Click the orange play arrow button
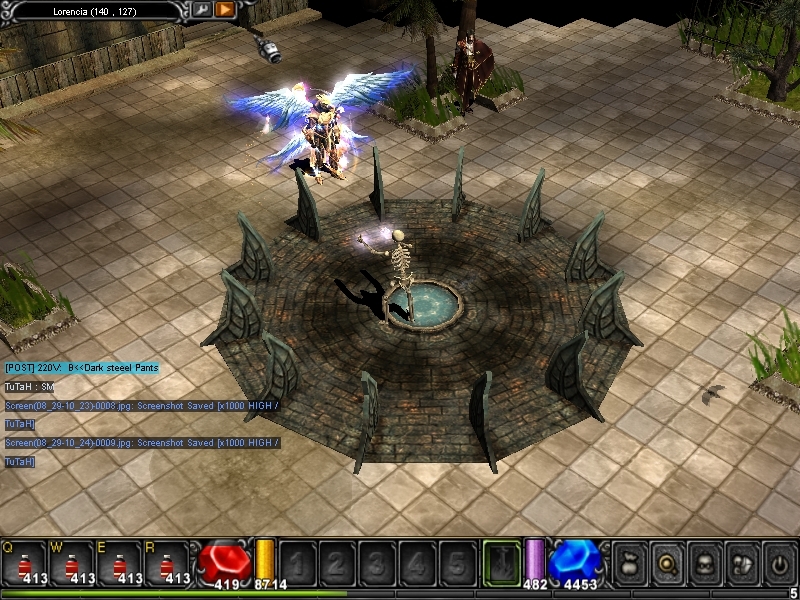This screenshot has width=800, height=600. pos(225,10)
